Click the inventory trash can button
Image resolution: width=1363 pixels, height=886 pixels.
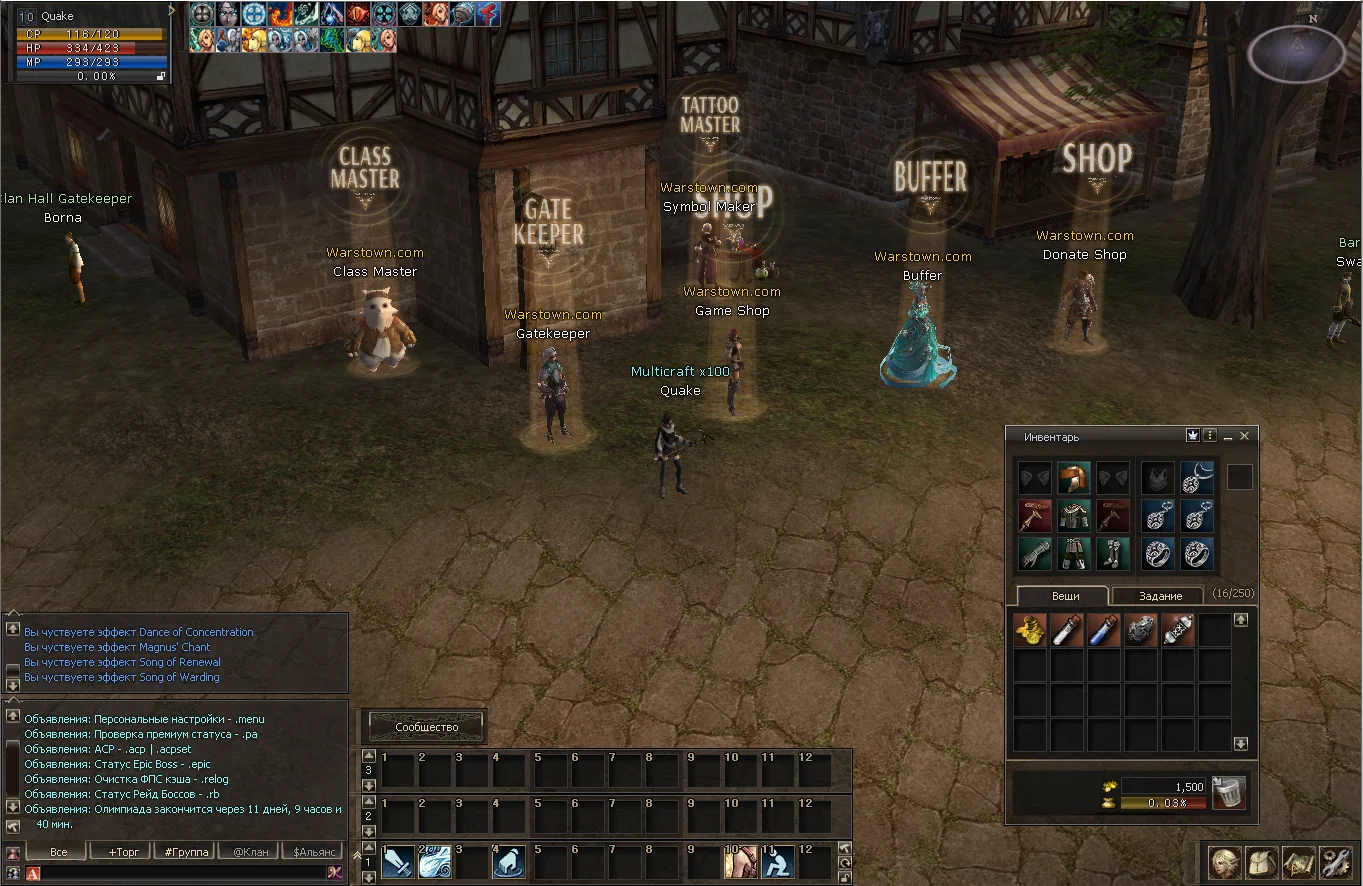(x=1229, y=792)
